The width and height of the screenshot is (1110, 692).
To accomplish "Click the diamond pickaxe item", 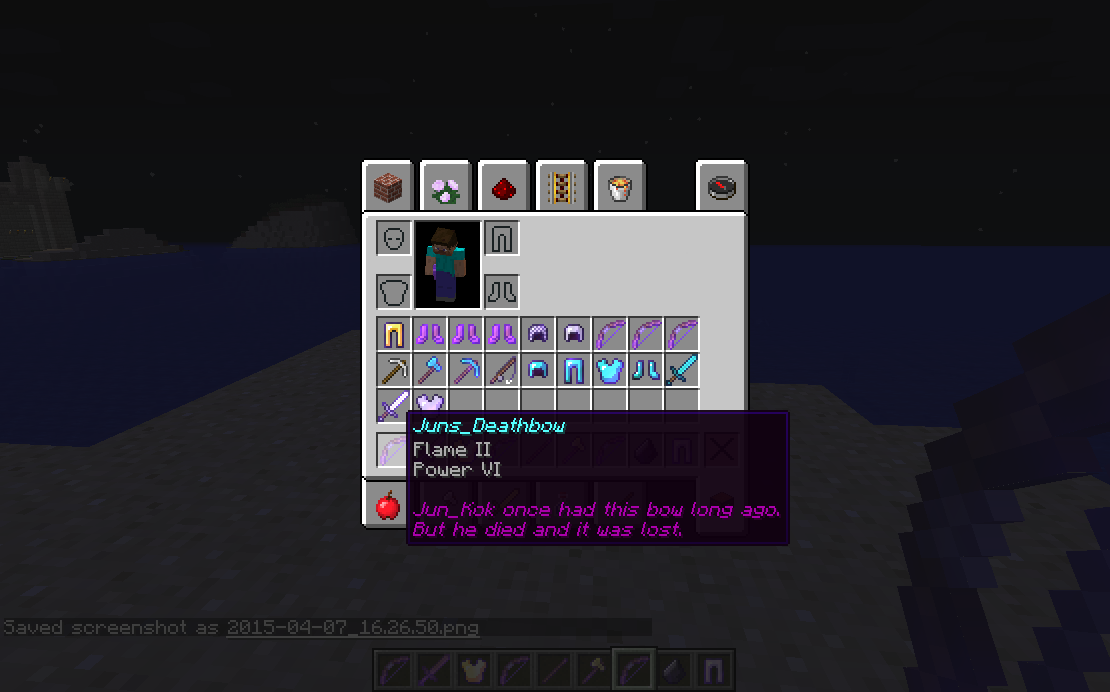I will pyautogui.click(x=466, y=371).
